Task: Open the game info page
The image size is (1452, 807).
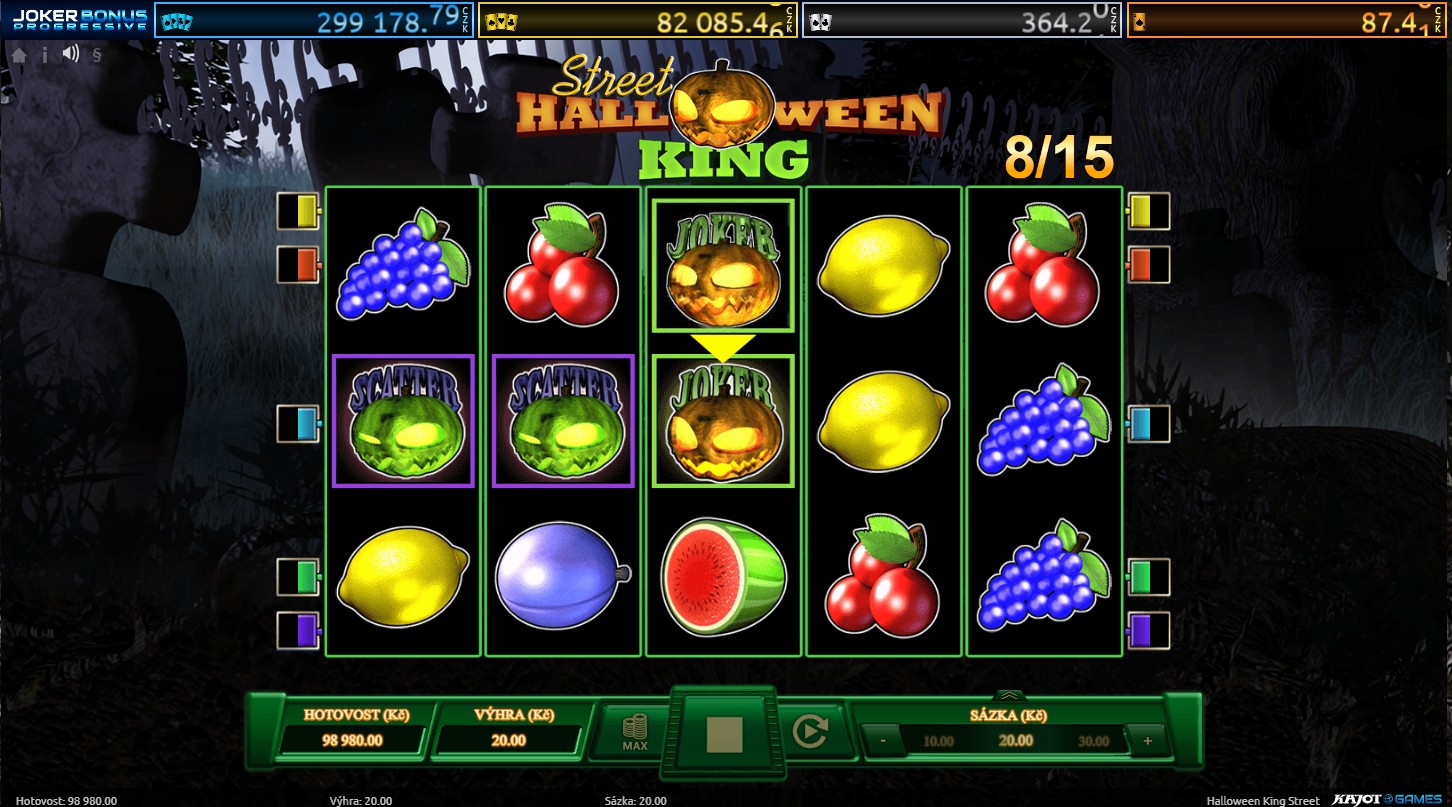Action: [44, 56]
